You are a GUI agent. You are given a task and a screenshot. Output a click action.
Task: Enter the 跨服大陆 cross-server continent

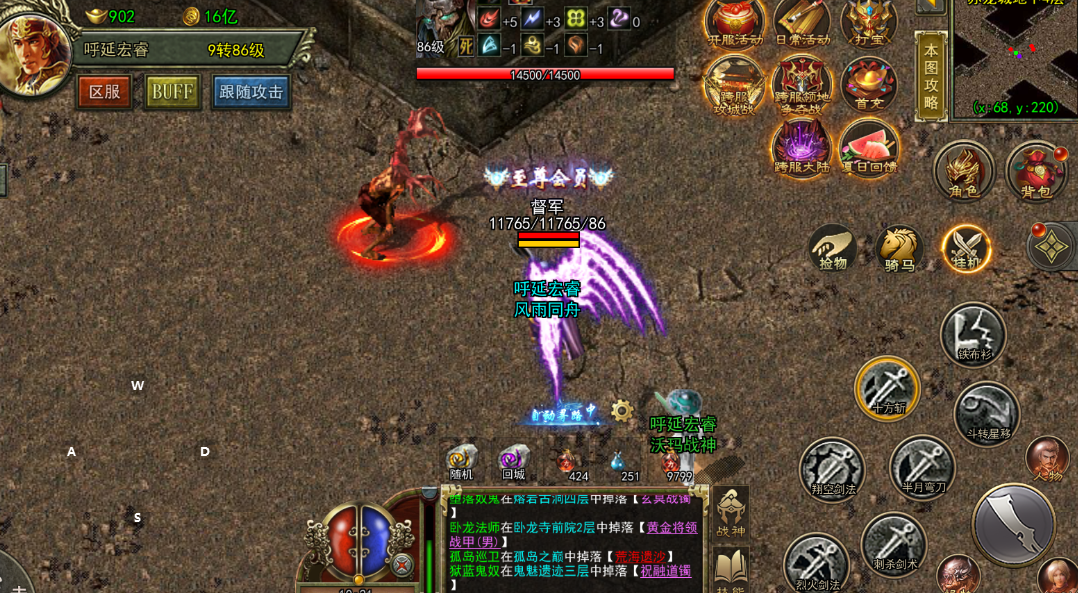point(802,146)
